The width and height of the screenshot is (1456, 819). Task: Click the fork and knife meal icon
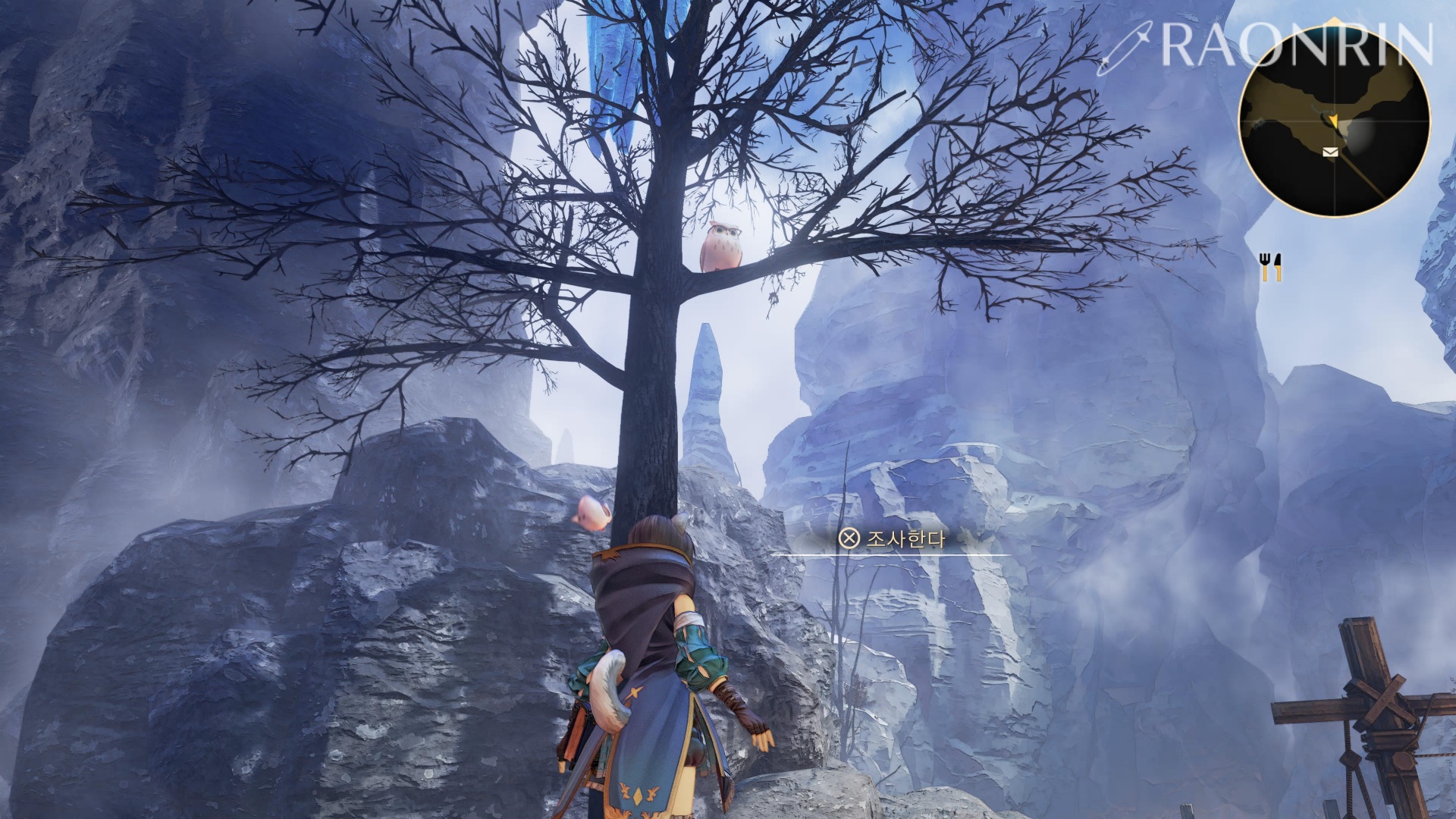pos(1271,266)
